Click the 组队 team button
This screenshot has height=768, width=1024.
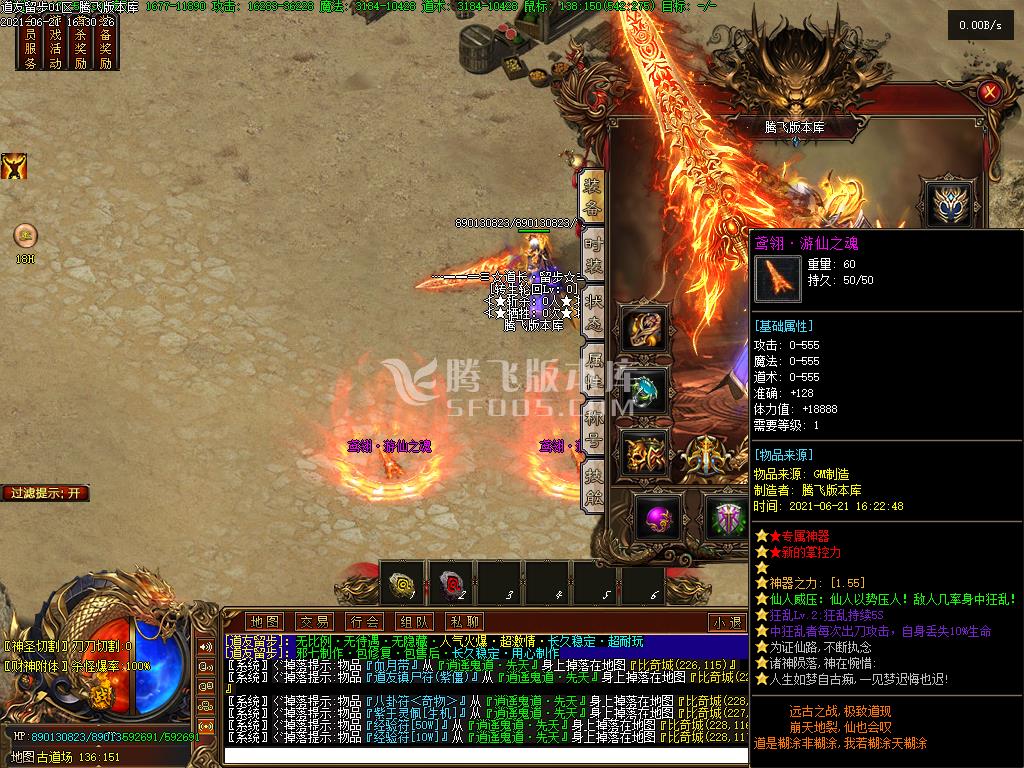(x=415, y=621)
